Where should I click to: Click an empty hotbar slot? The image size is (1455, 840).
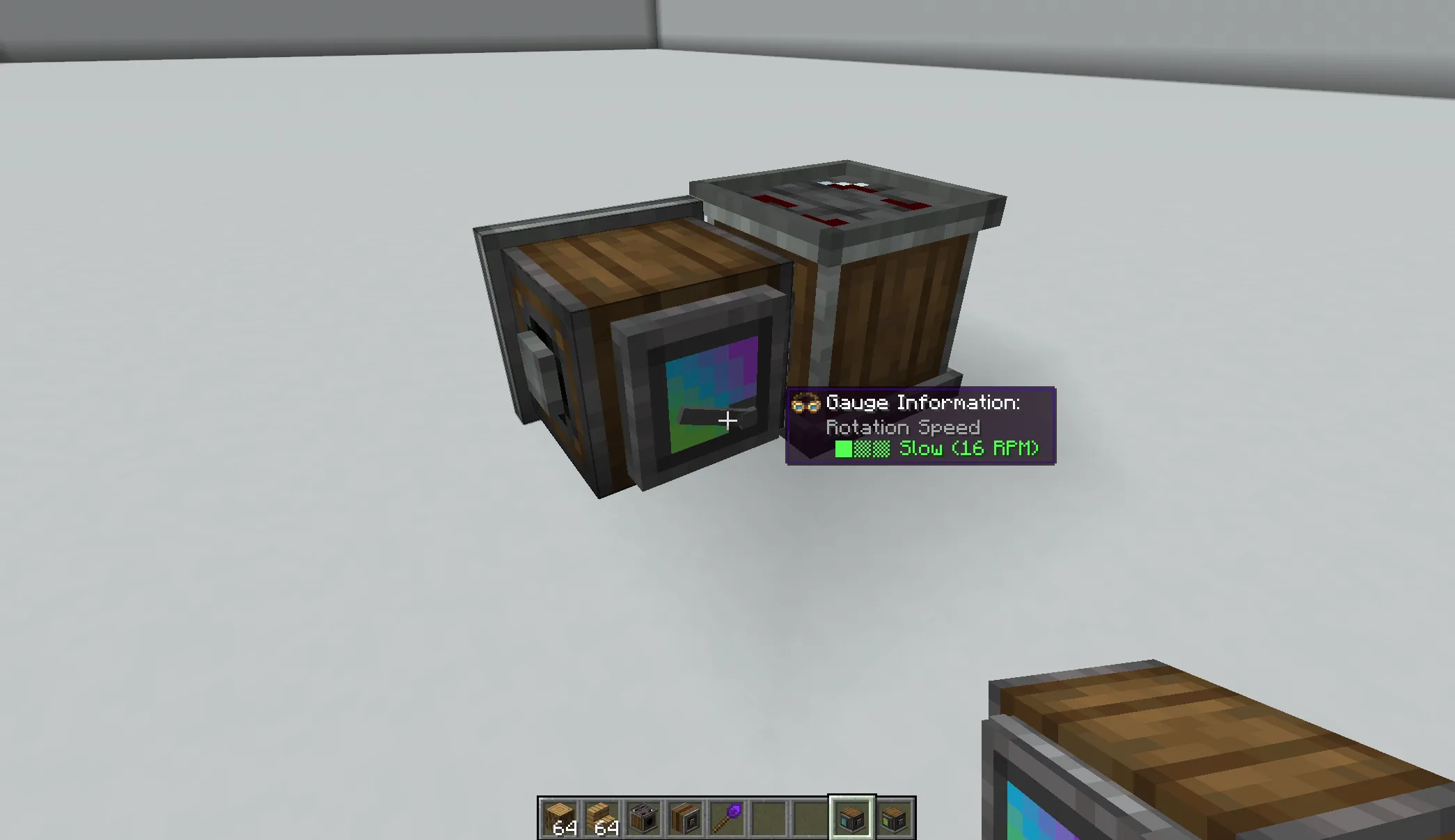point(769,818)
